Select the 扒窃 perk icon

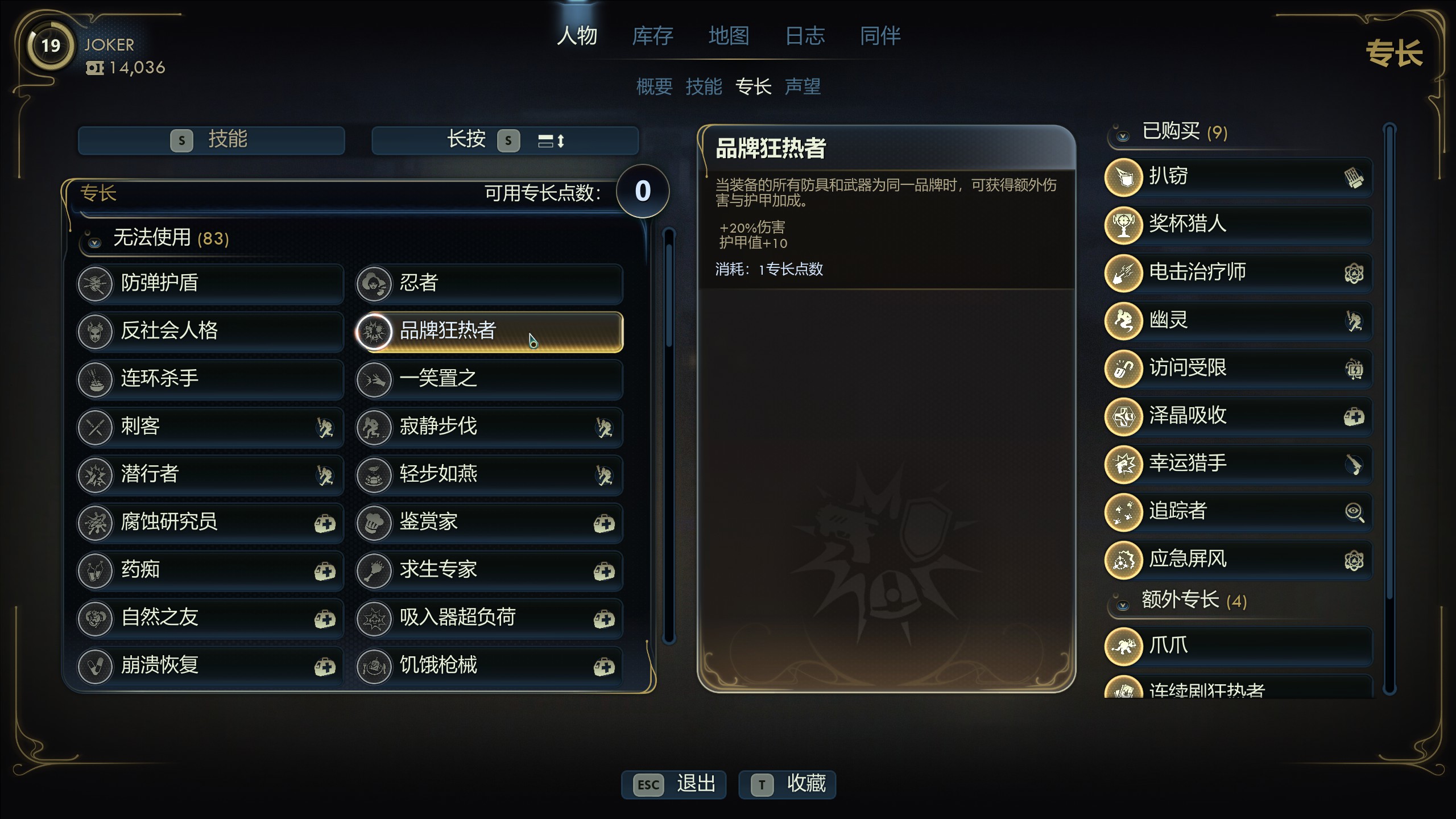(1124, 177)
